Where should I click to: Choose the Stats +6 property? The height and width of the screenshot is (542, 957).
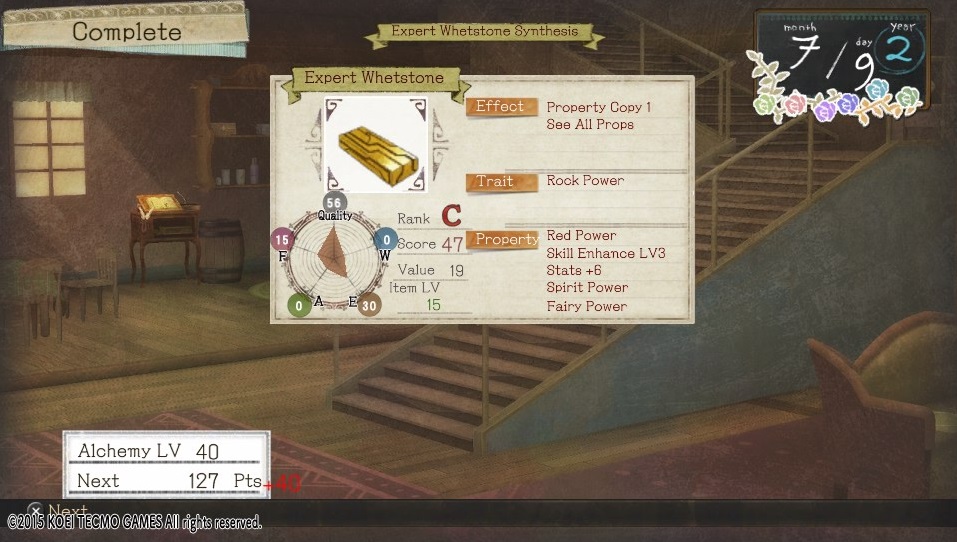pyautogui.click(x=572, y=270)
